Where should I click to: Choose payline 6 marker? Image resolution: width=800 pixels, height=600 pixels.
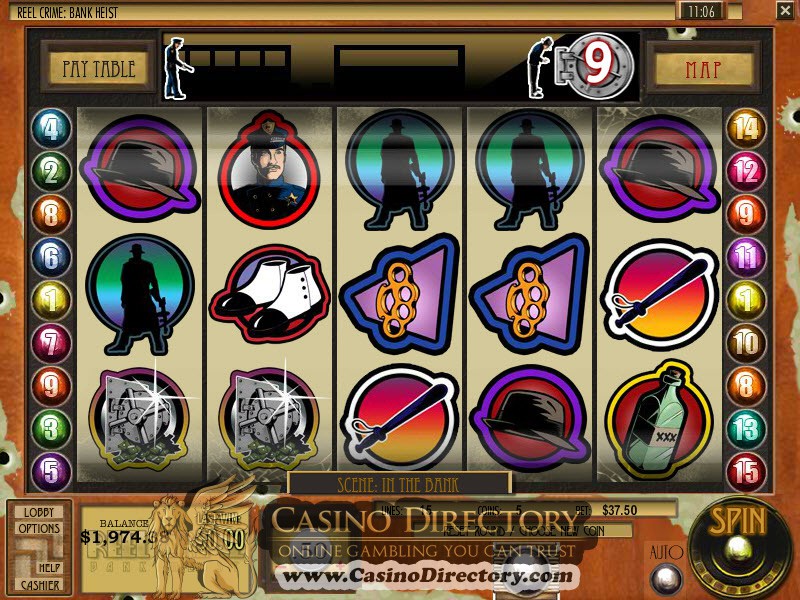coord(50,257)
